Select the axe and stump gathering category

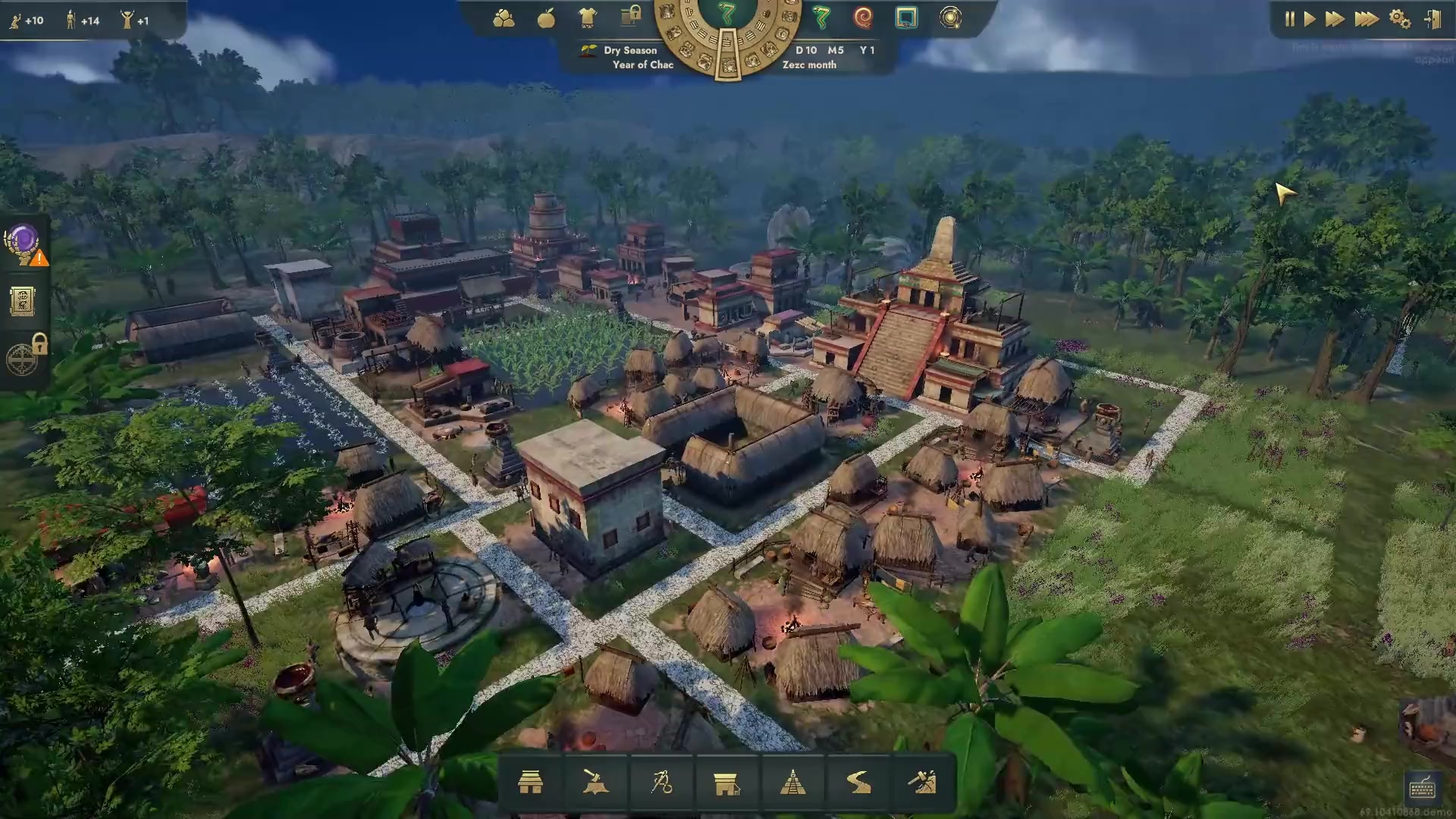coord(595,783)
